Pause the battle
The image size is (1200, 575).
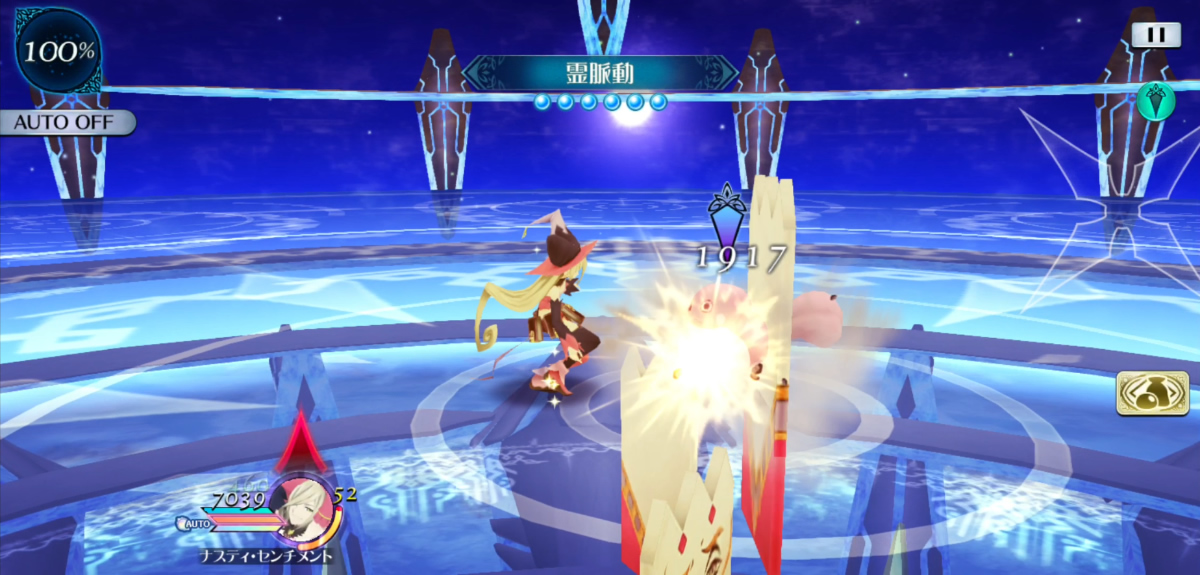click(x=1156, y=35)
